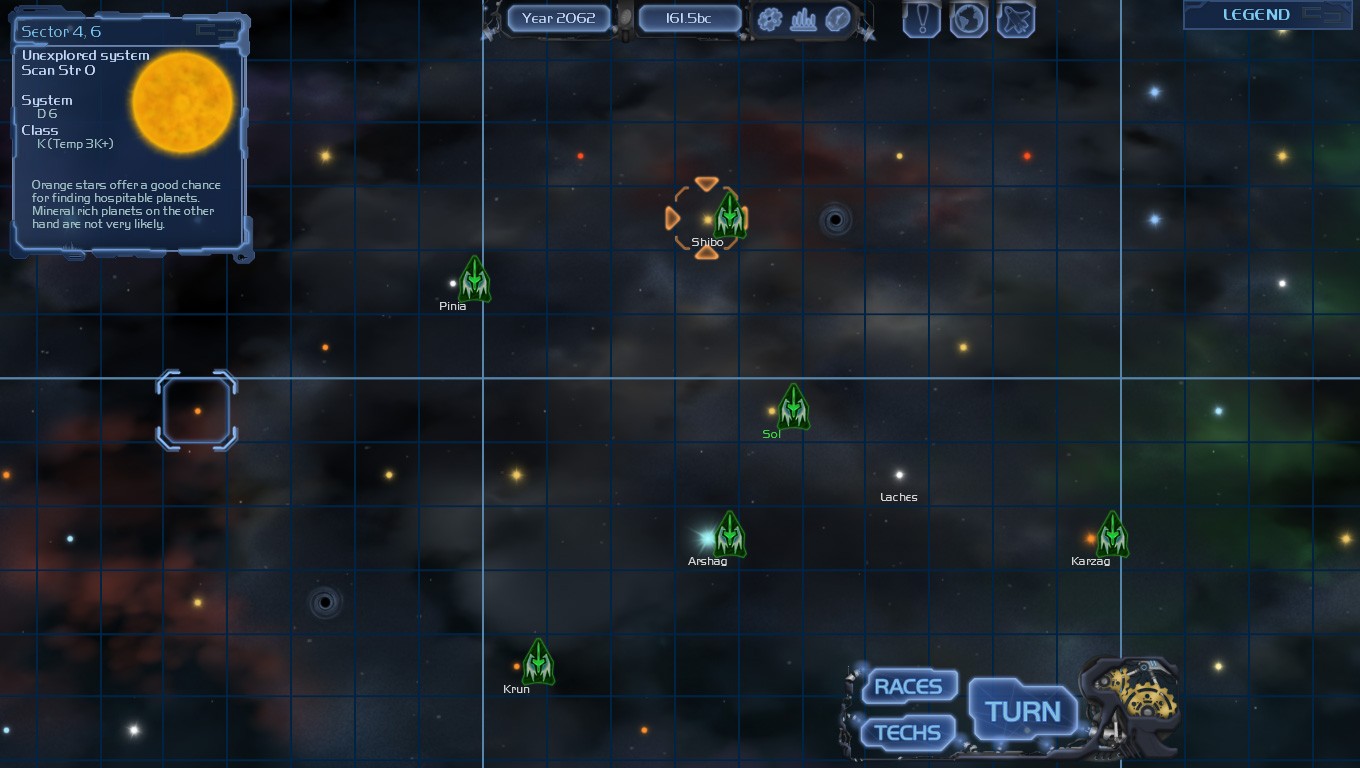End the current turn with TURN button
The height and width of the screenshot is (768, 1360).
click(x=1022, y=712)
